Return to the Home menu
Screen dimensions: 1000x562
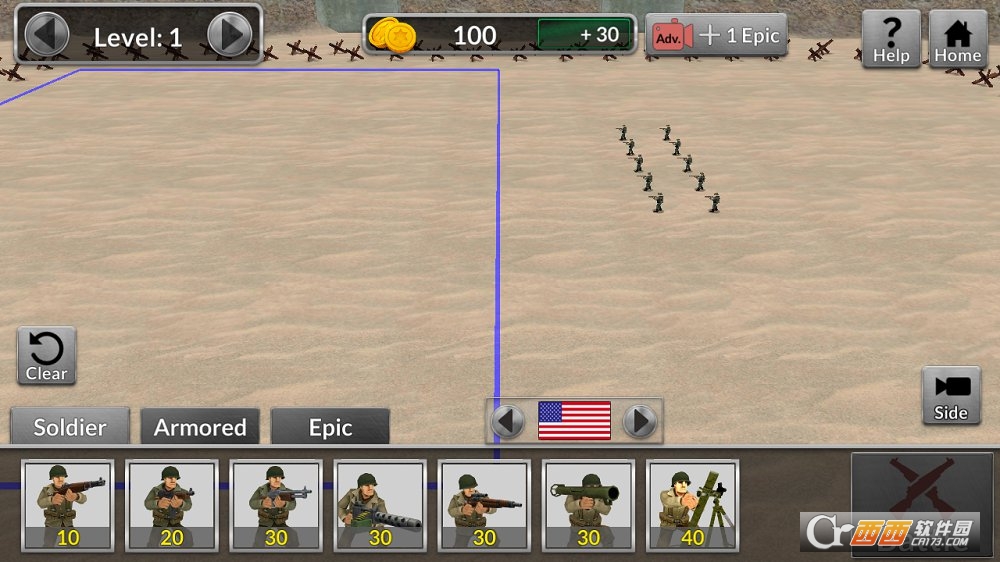click(x=957, y=40)
